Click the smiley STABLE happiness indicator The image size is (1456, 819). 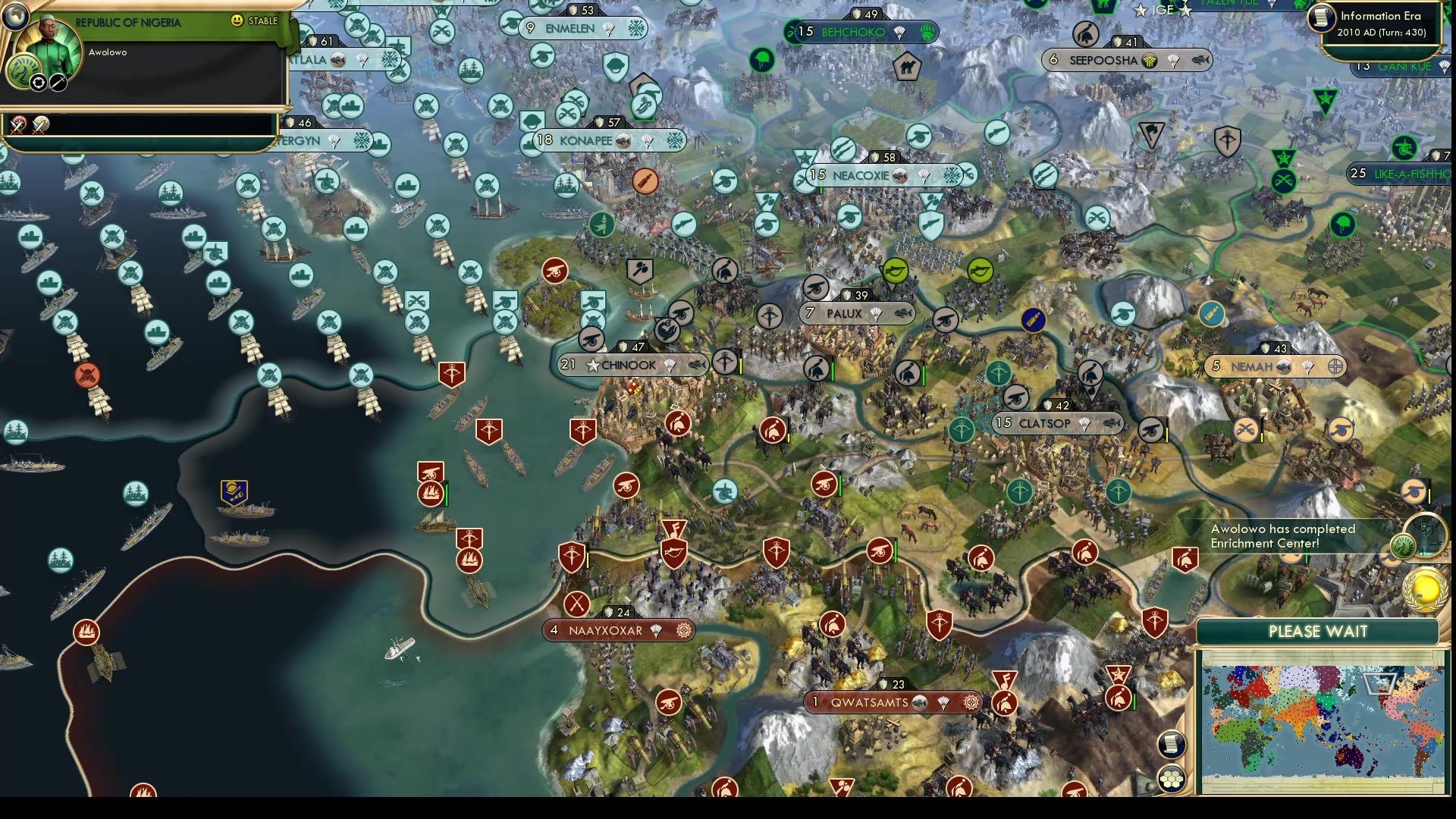coord(237,20)
